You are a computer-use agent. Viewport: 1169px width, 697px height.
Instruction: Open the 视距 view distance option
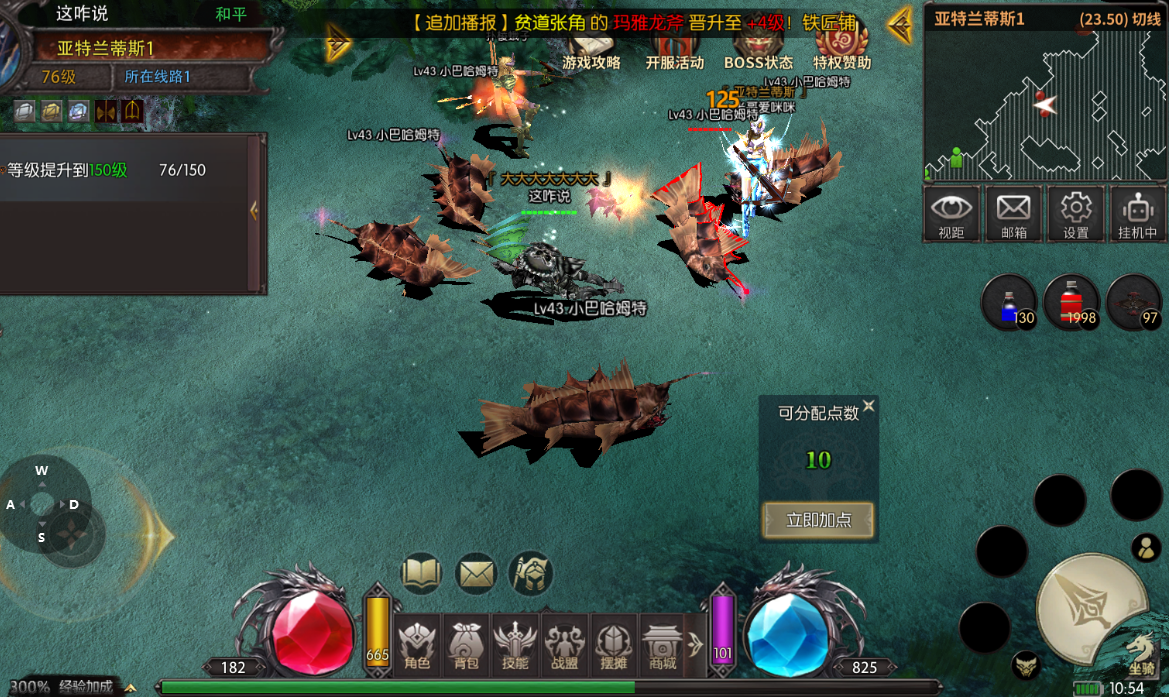tap(951, 214)
